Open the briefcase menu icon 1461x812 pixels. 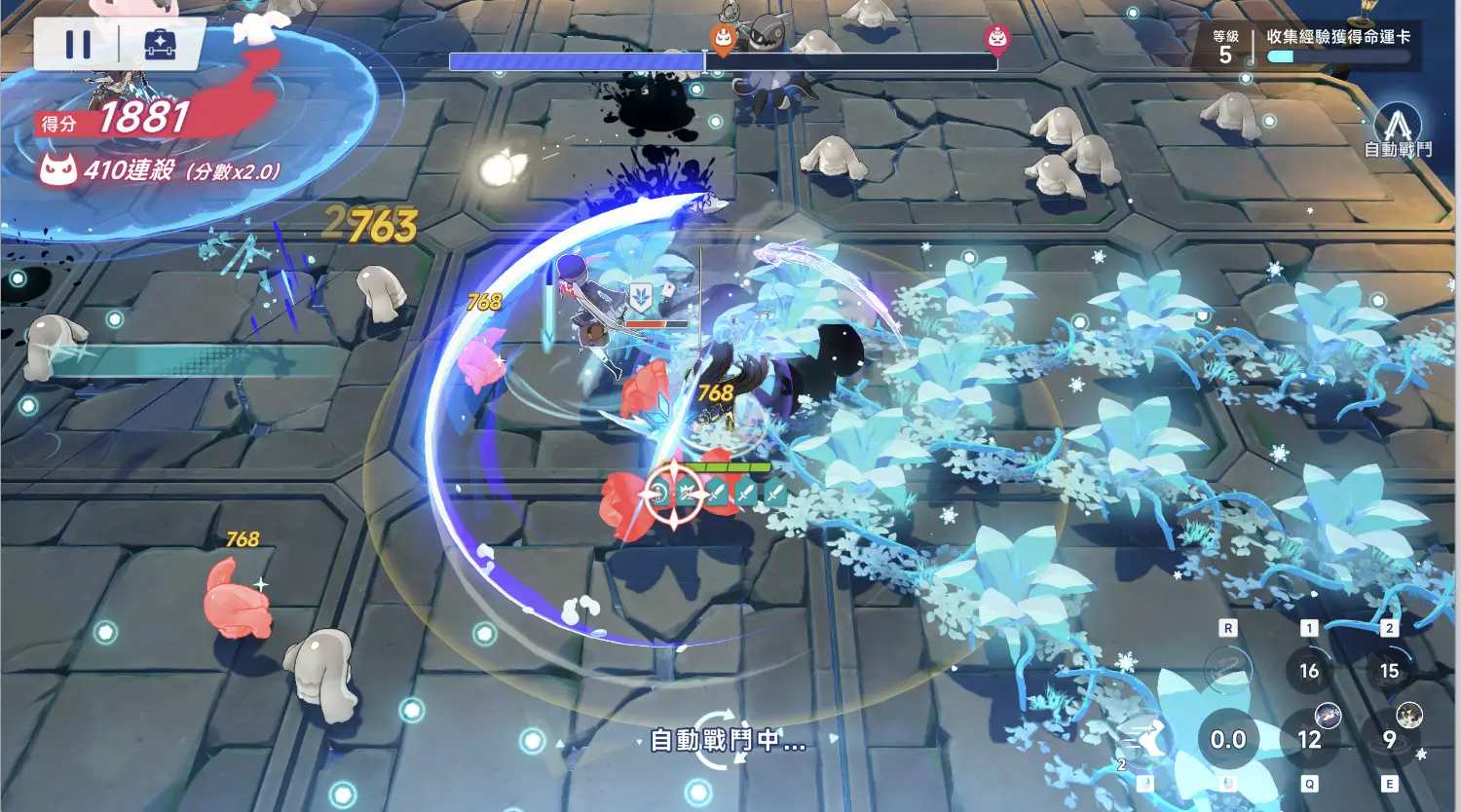click(x=161, y=45)
